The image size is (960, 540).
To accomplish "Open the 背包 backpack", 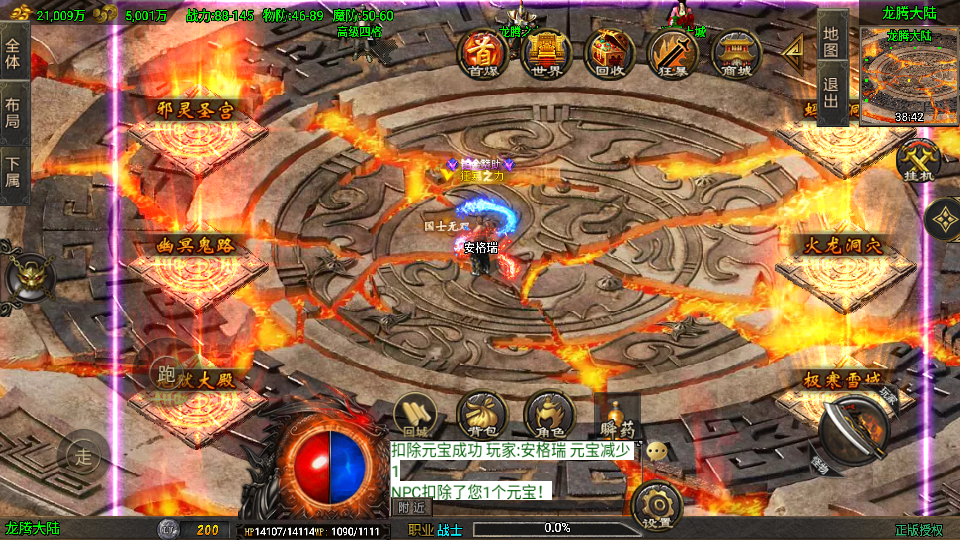I will (x=481, y=416).
